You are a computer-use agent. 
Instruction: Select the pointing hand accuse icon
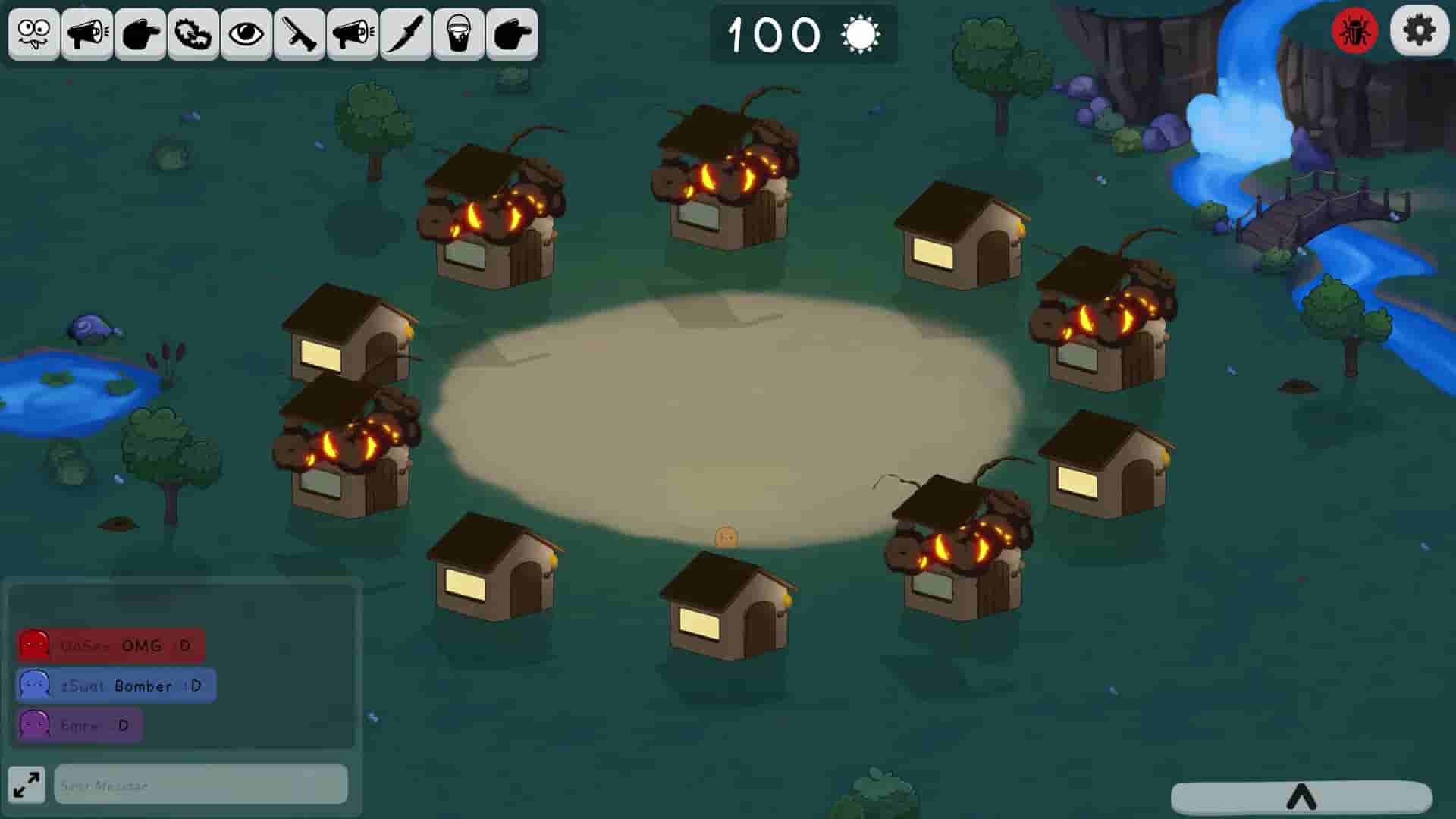pos(138,33)
